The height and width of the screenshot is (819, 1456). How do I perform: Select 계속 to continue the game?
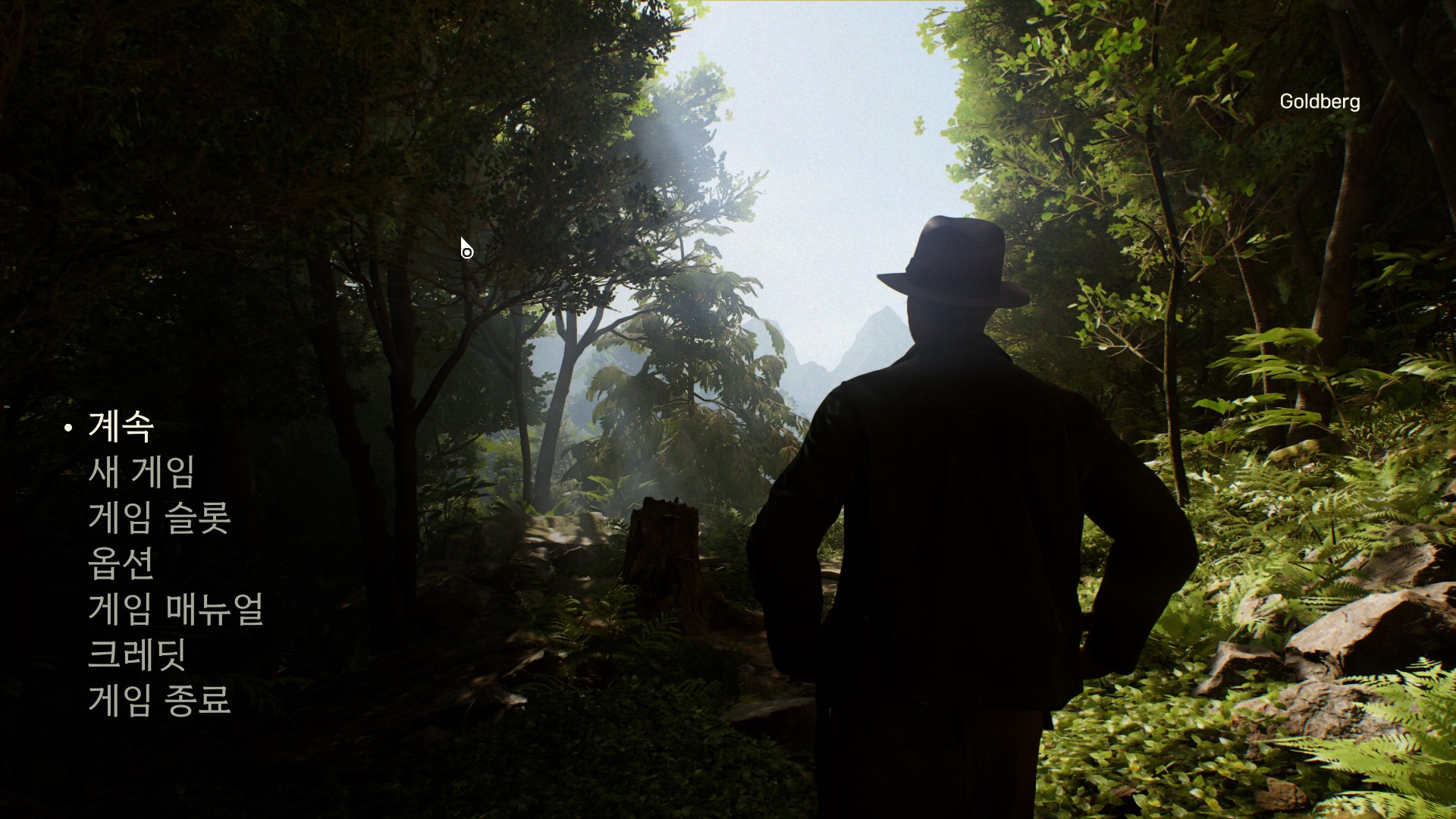121,427
